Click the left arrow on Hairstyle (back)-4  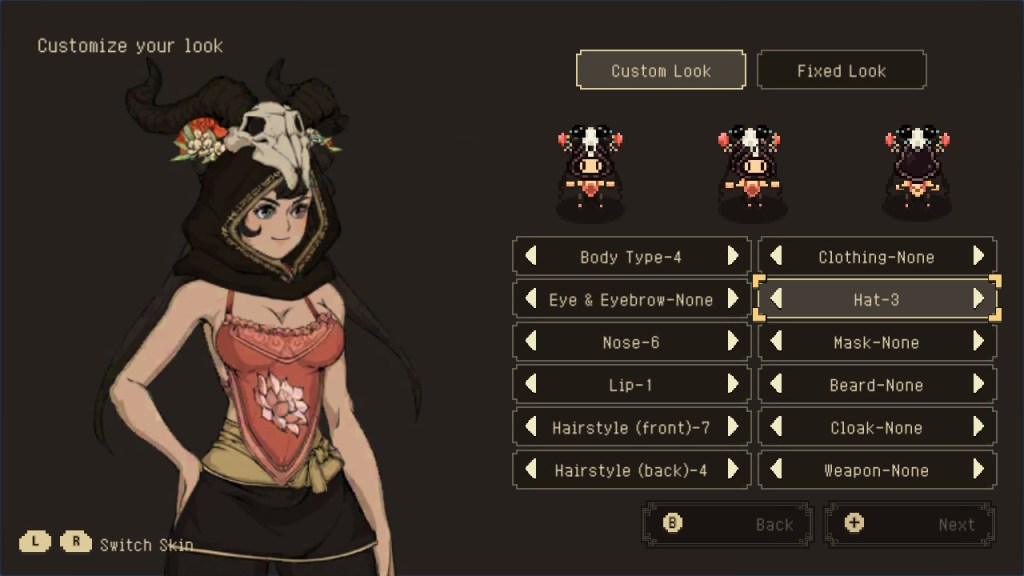[531, 470]
